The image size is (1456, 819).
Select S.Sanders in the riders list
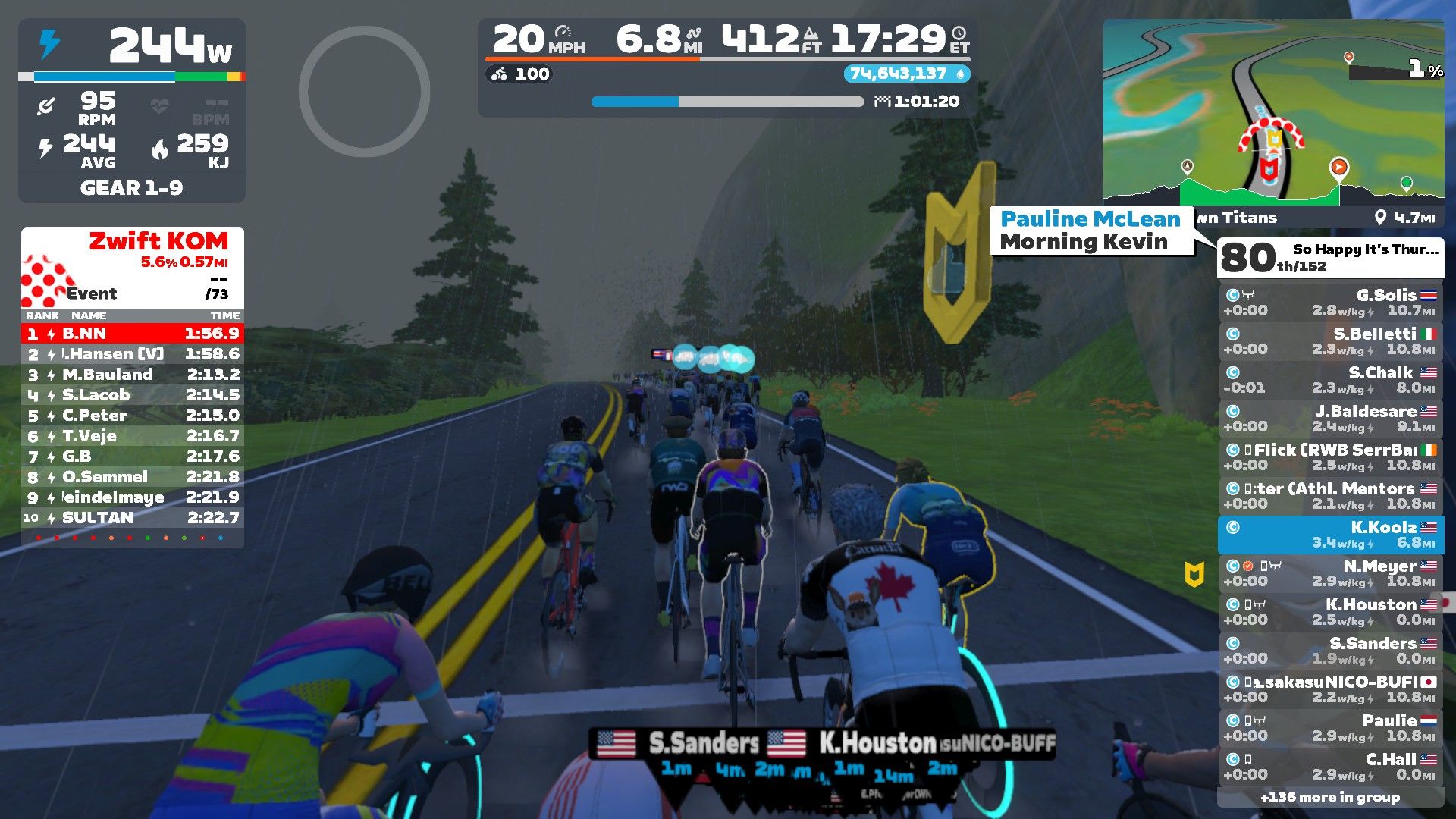pos(1330,651)
